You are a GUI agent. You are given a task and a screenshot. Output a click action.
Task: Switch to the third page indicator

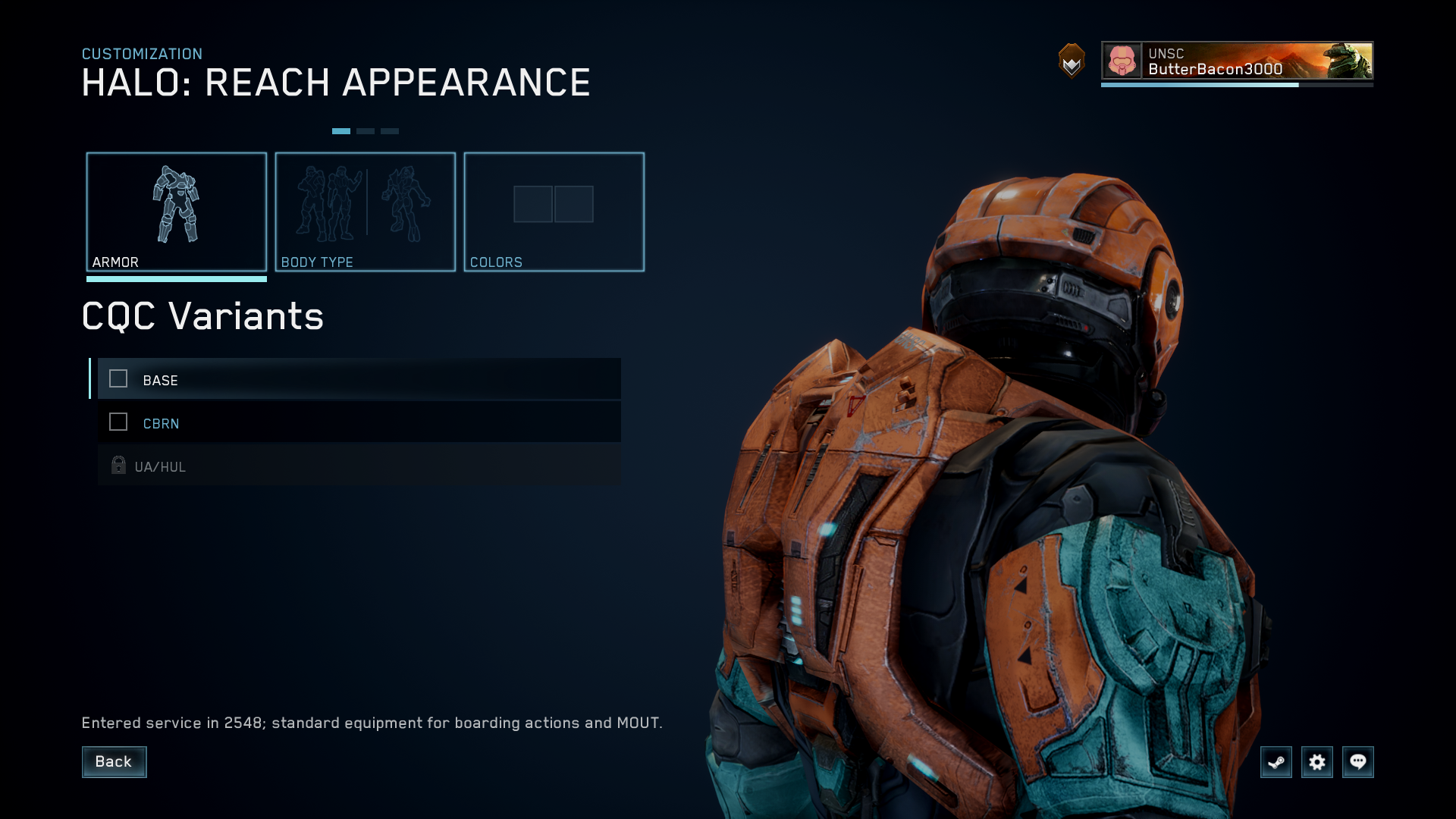click(x=389, y=130)
